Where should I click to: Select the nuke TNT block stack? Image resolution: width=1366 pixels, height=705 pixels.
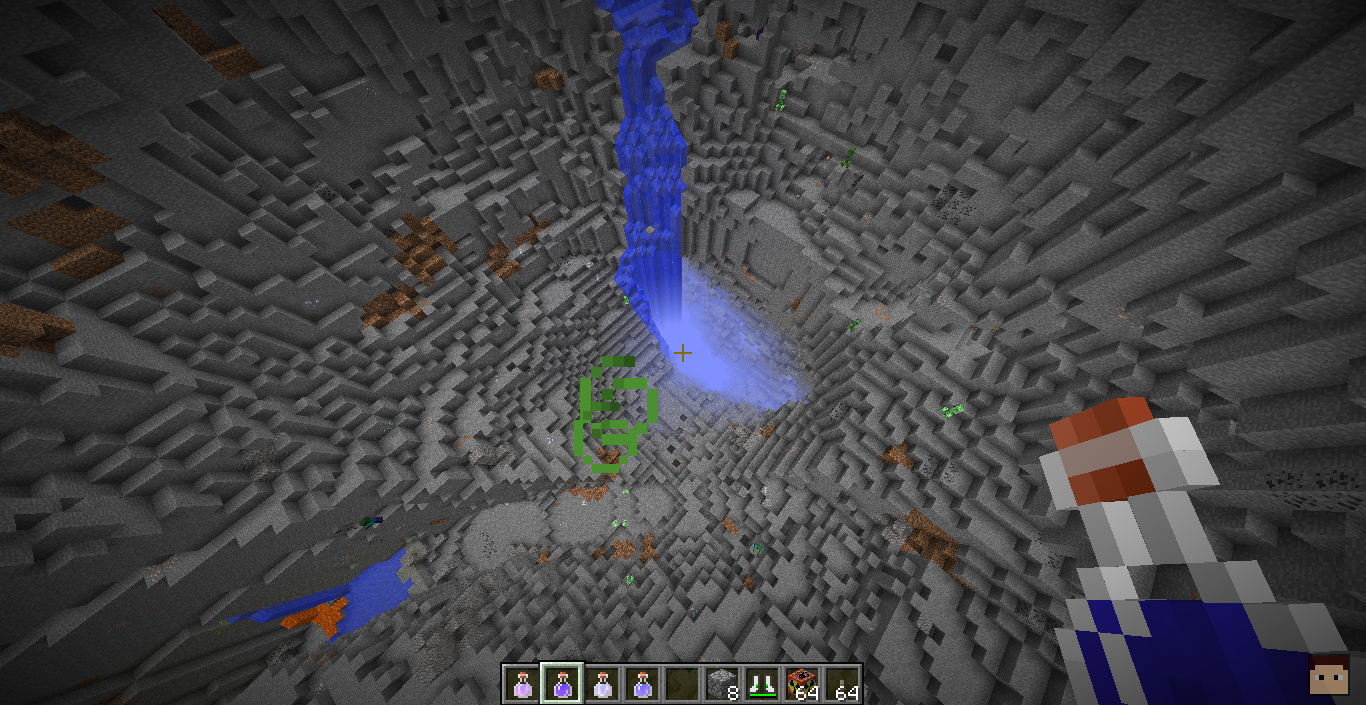tap(802, 685)
